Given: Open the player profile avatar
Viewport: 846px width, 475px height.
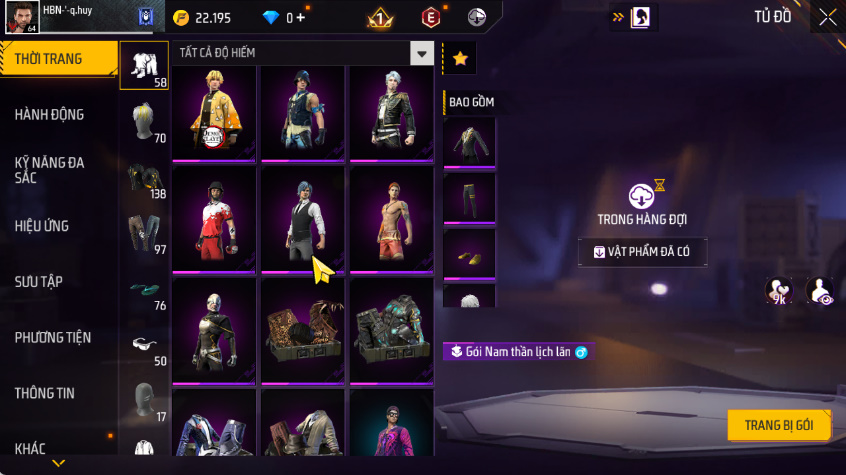Looking at the screenshot, I should click(x=22, y=16).
